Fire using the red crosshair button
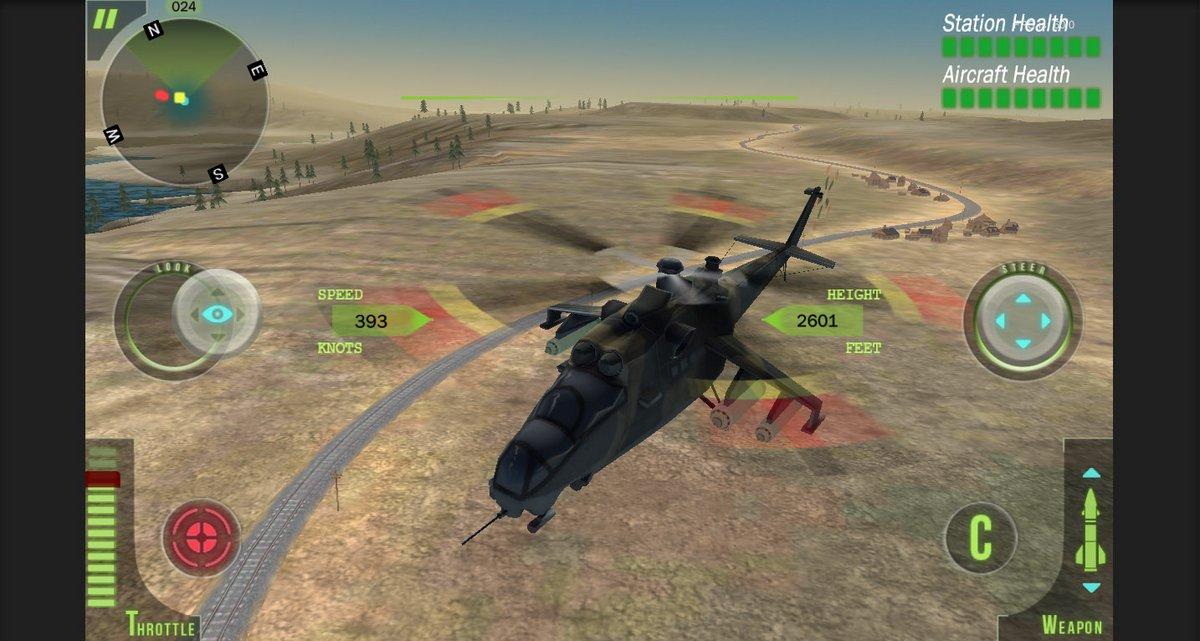The height and width of the screenshot is (641, 1200). 202,537
